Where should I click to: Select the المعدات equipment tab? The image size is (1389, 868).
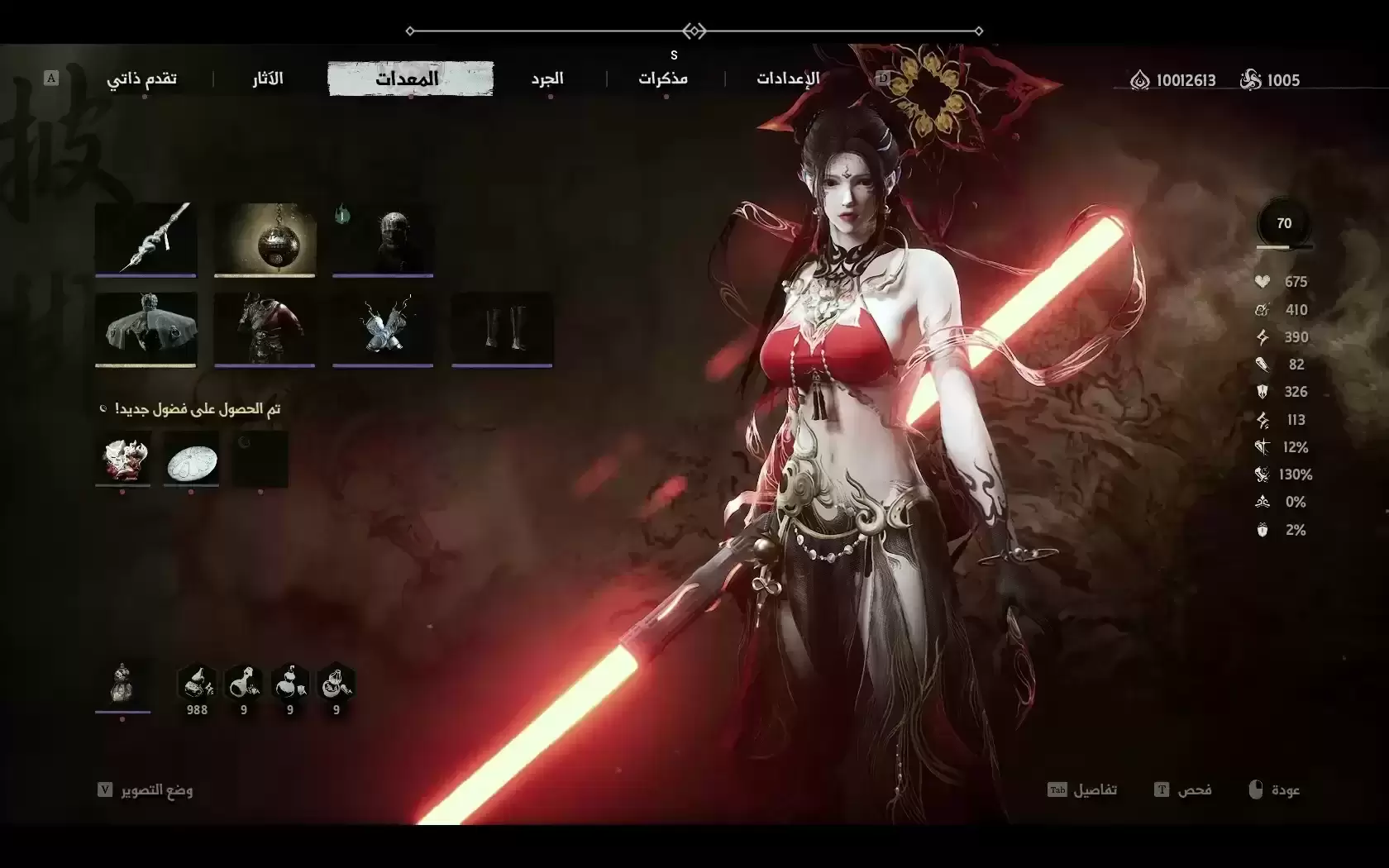(410, 79)
